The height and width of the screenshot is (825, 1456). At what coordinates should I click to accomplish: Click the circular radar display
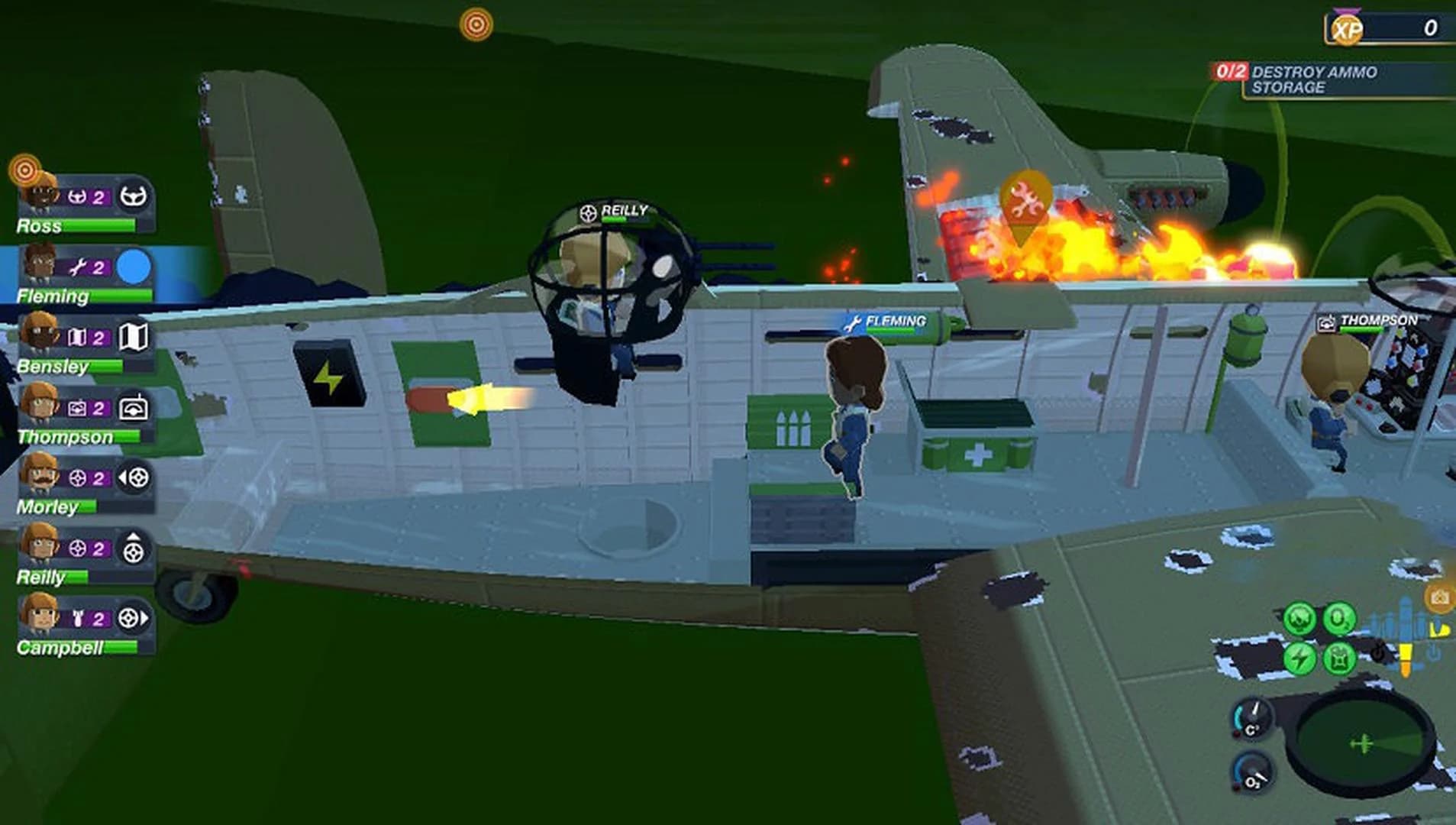pyautogui.click(x=1364, y=743)
